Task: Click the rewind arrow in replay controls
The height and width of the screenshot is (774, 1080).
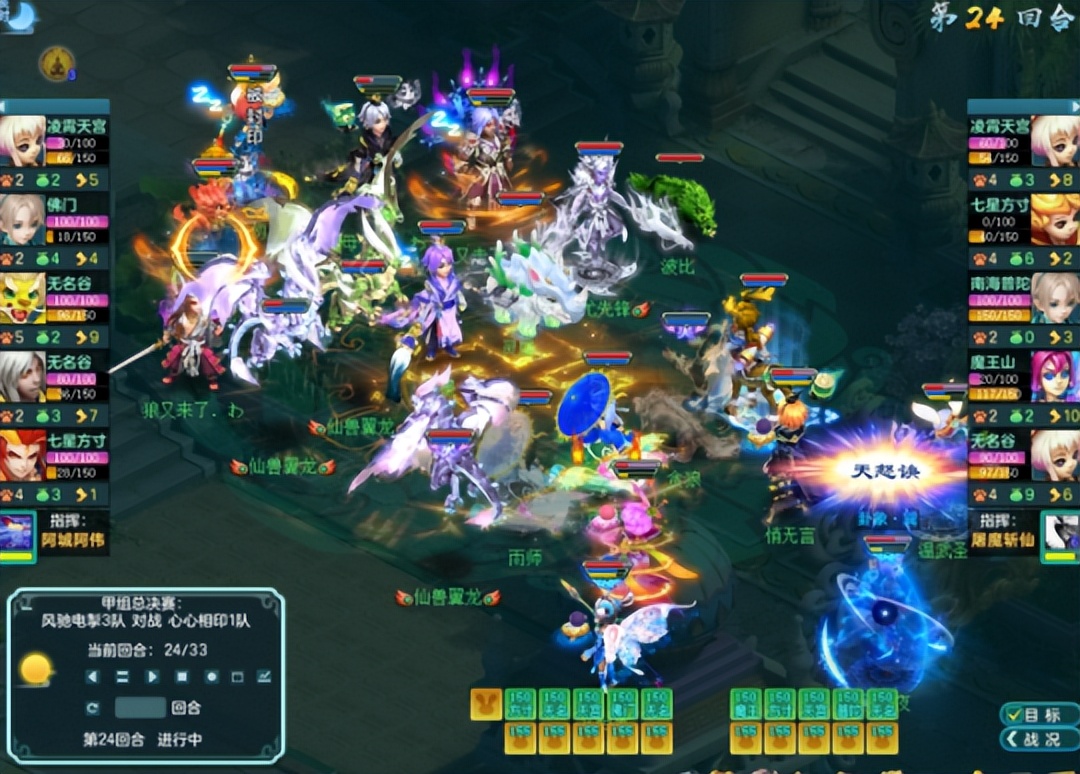Action: click(93, 677)
